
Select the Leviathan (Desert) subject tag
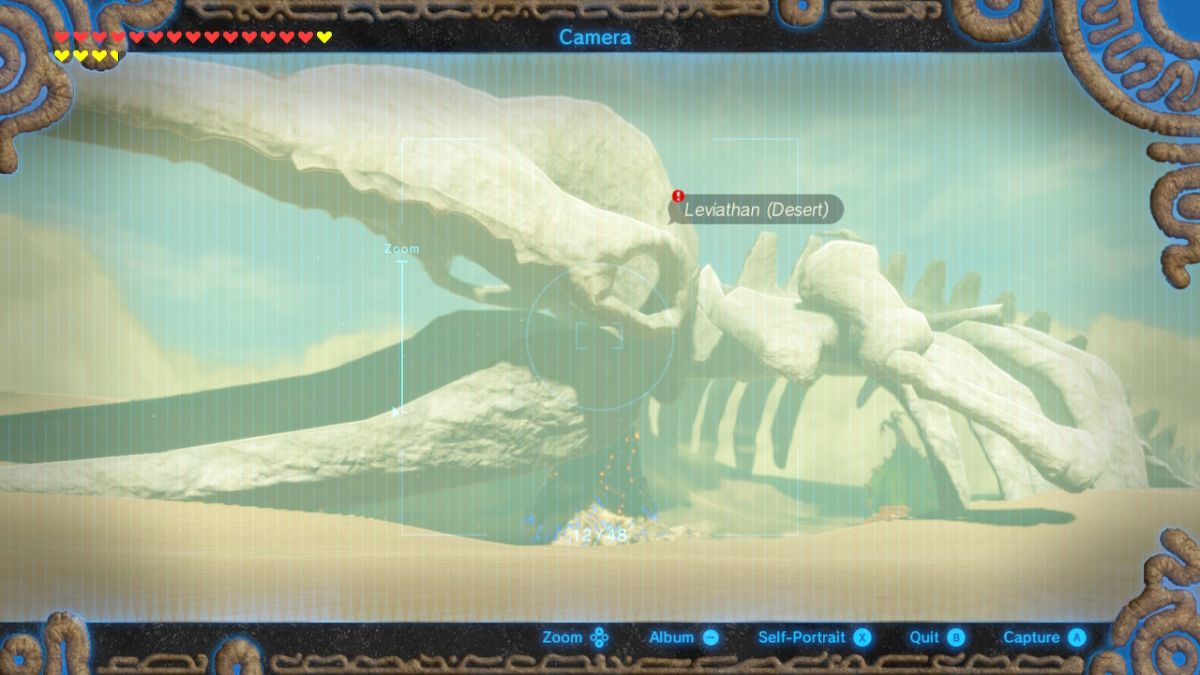756,210
